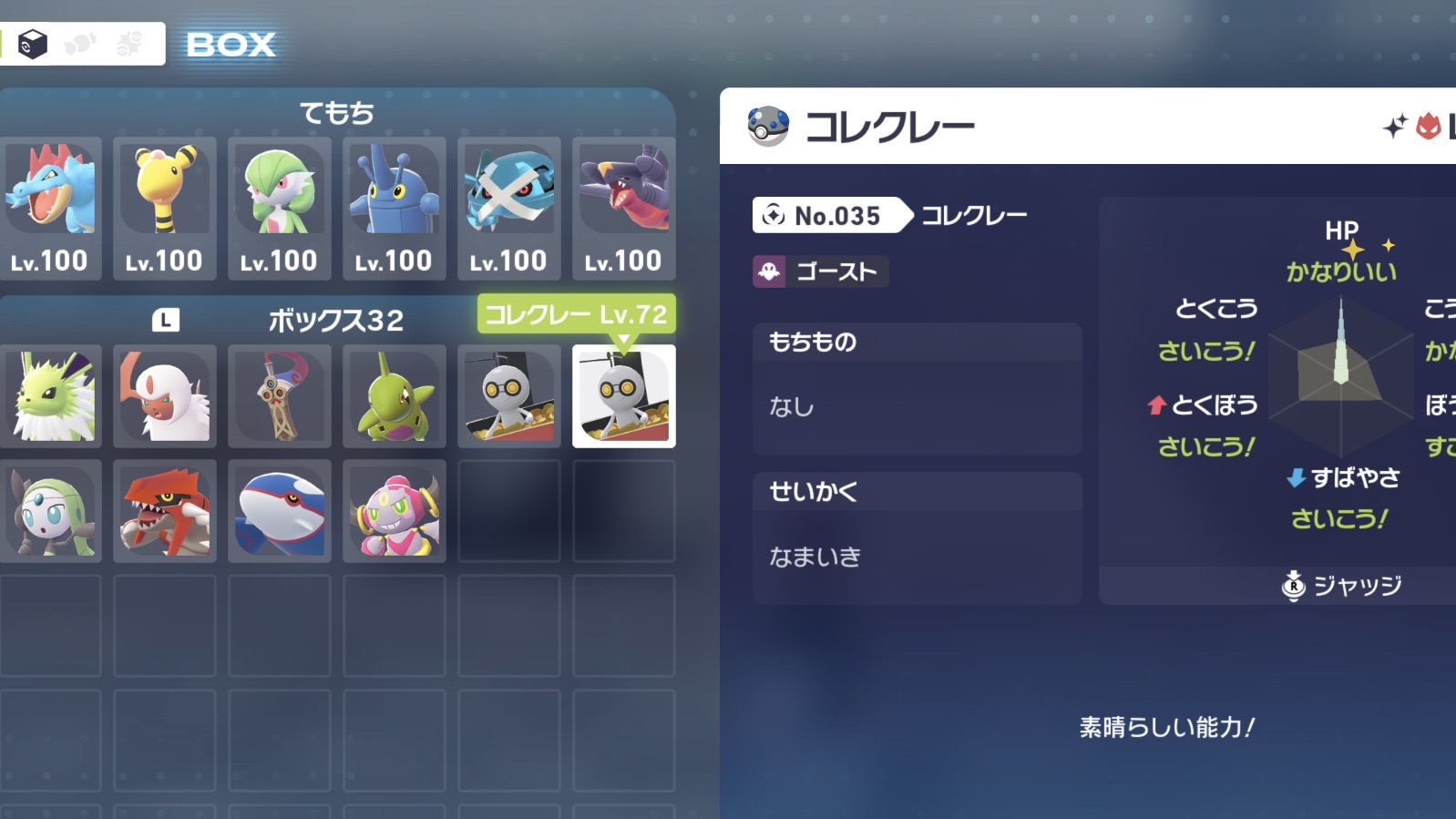Choose the Absol box slot

[165, 396]
